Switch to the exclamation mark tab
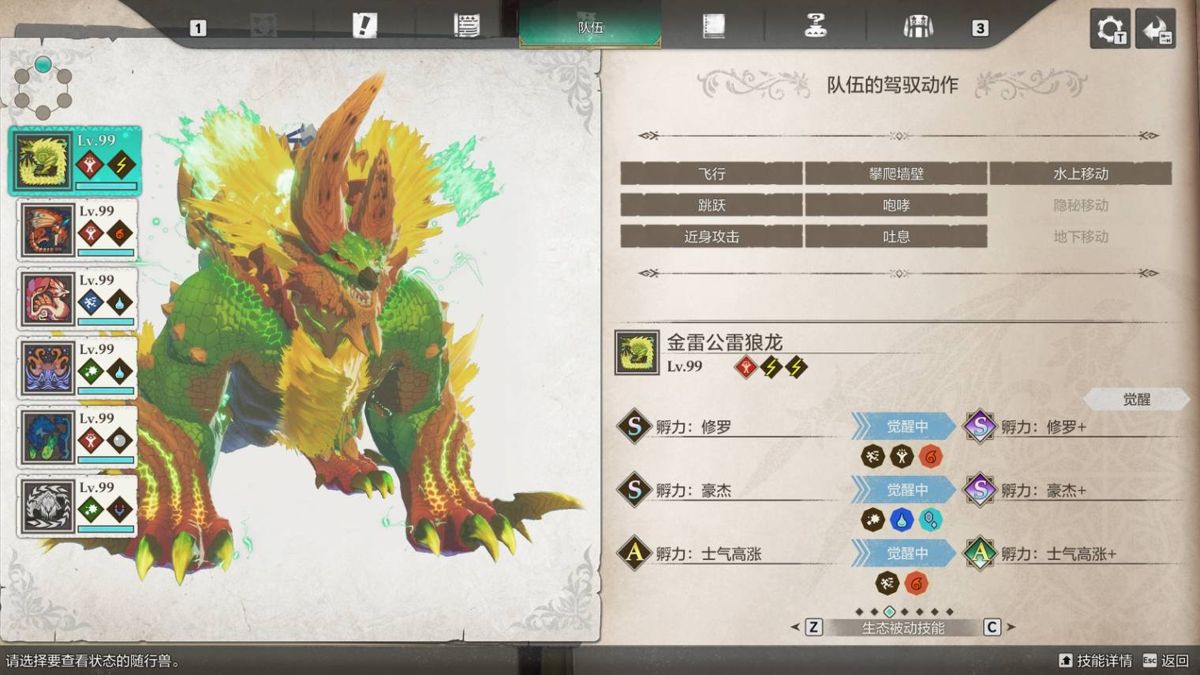 point(365,26)
